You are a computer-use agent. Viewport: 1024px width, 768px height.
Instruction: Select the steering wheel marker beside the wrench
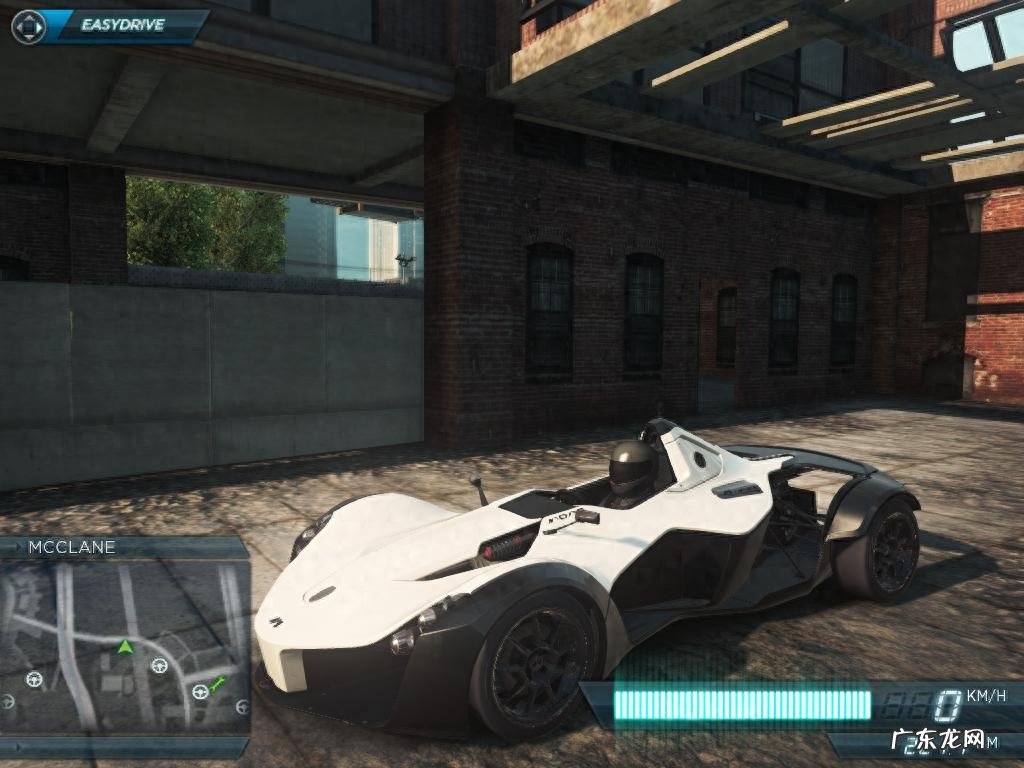pos(201,691)
